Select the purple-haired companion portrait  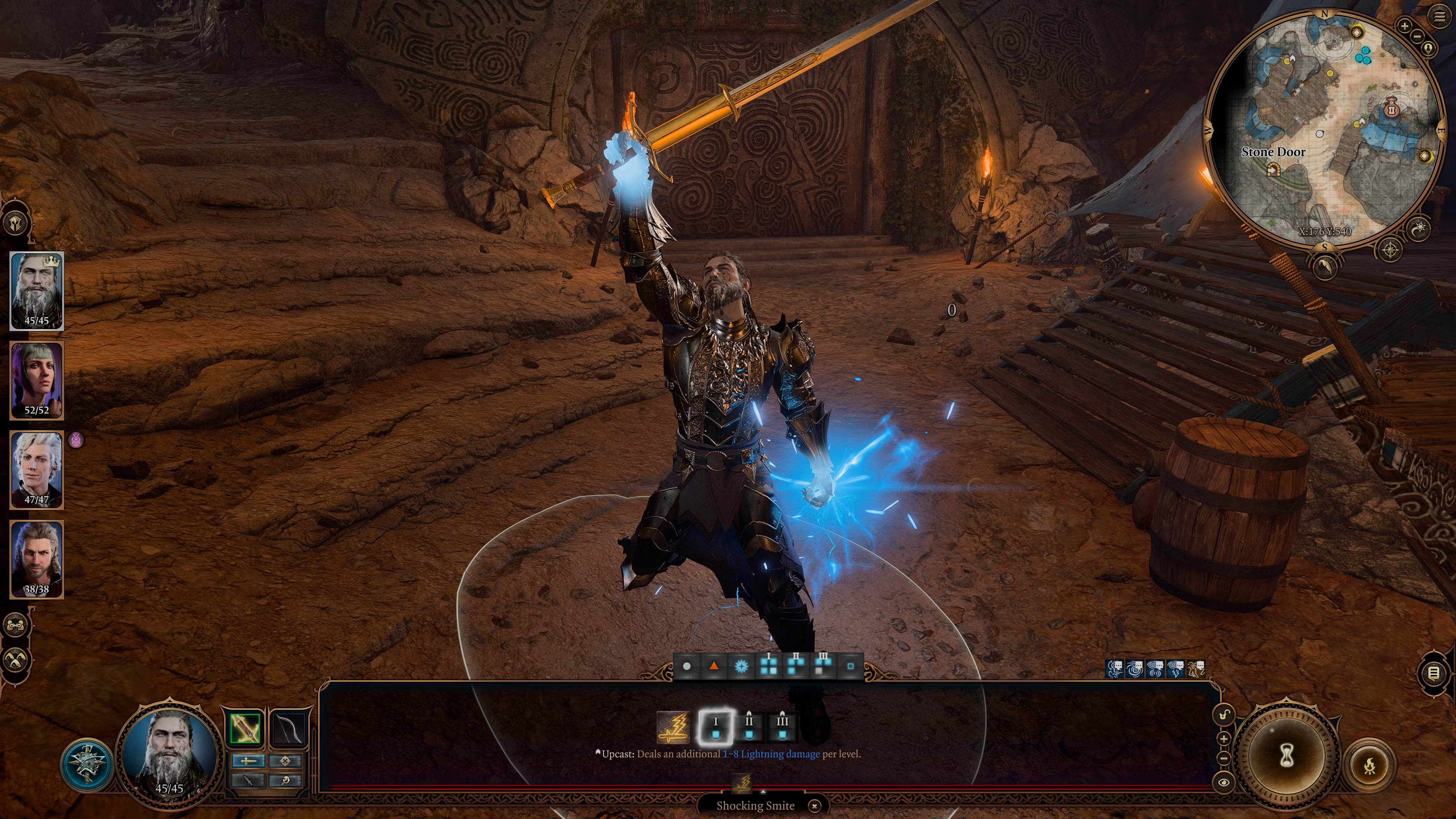37,380
